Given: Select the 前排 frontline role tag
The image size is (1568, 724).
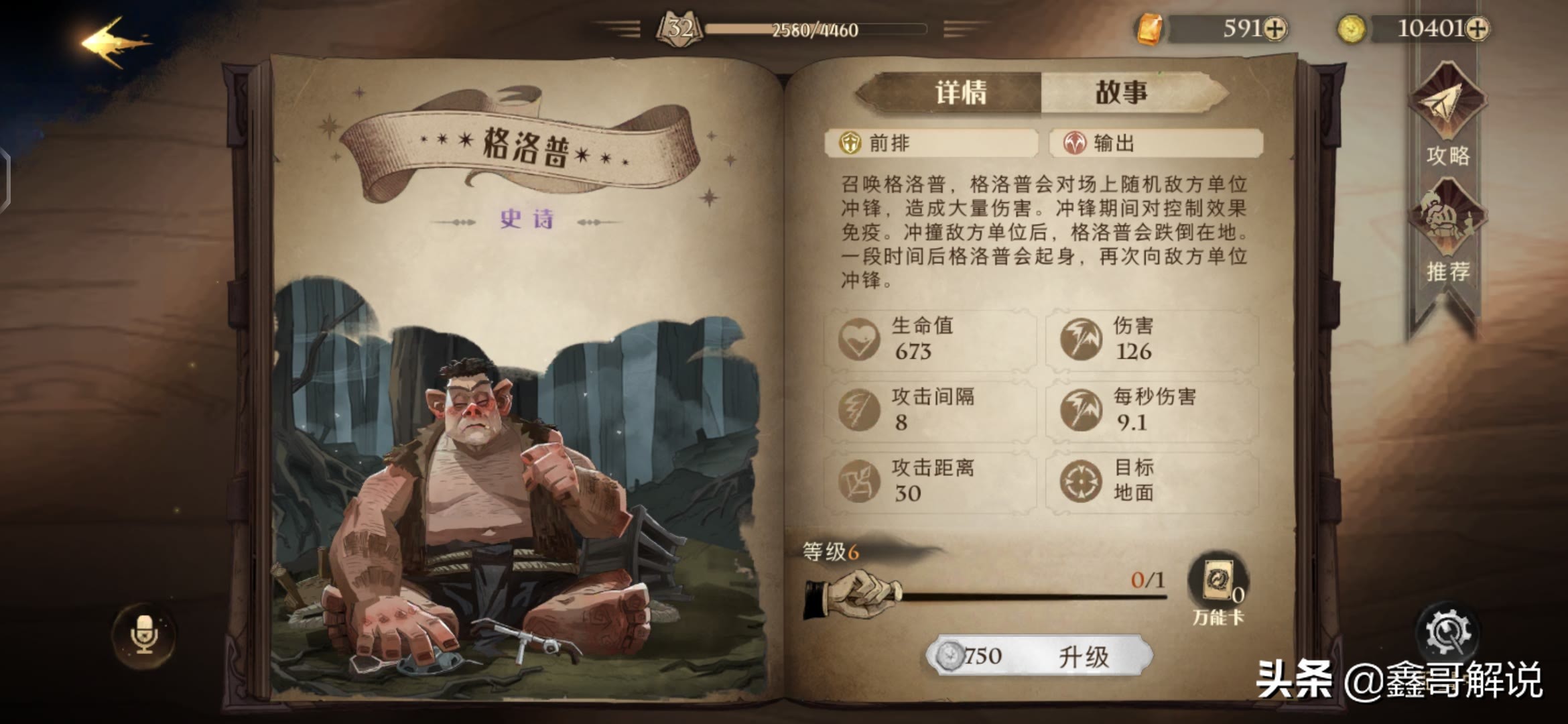Looking at the screenshot, I should coord(931,143).
